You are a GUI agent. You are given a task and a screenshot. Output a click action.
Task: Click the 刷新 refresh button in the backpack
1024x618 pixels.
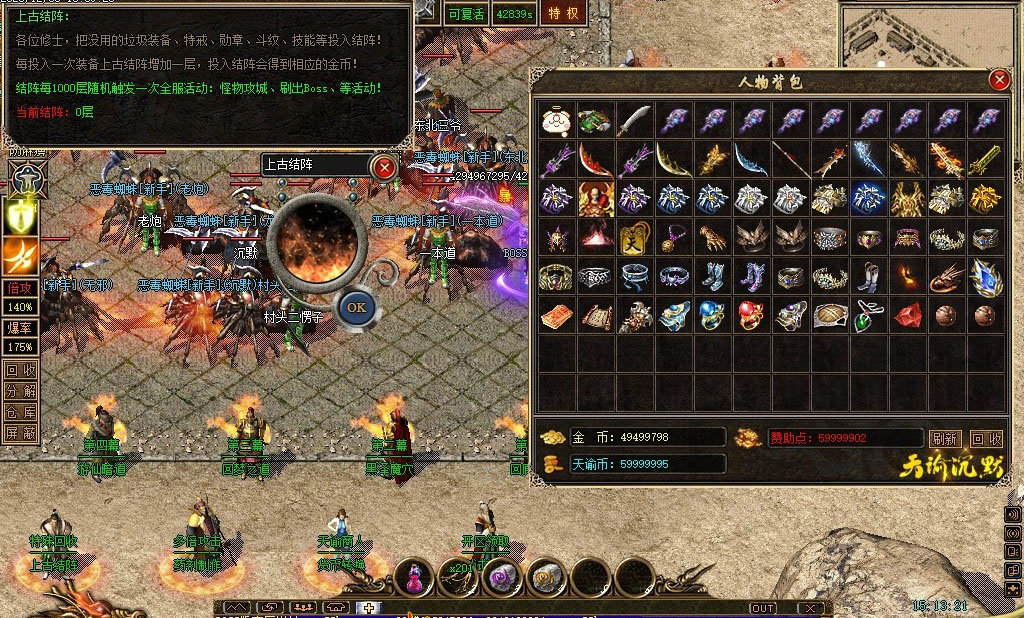pos(945,439)
